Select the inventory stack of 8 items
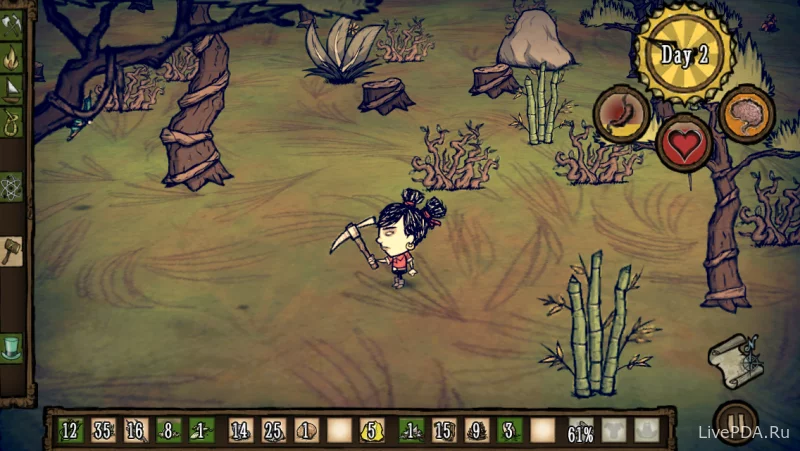800x451 pixels. [x=169, y=431]
